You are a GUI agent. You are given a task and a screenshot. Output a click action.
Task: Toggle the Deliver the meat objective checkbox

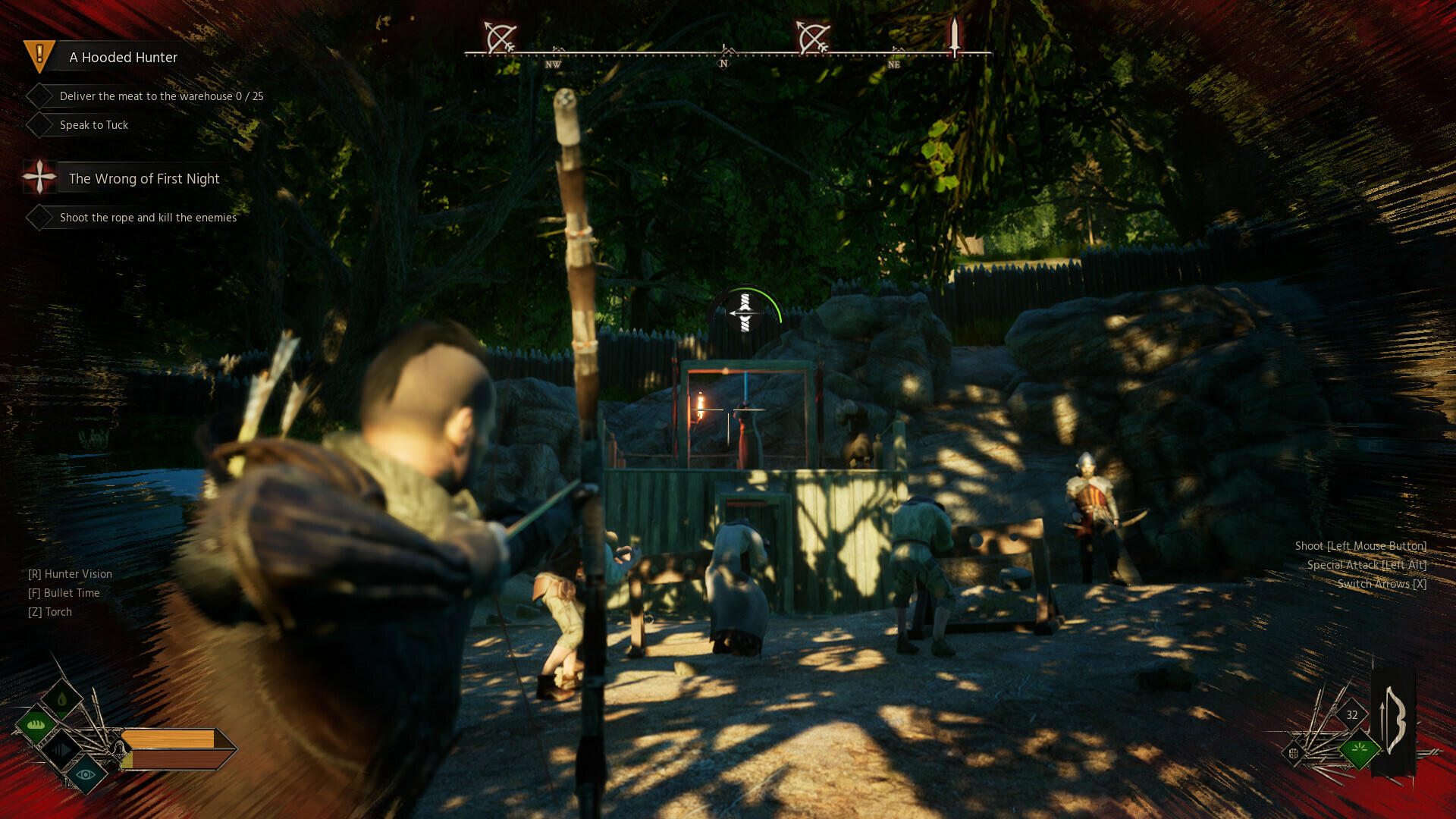tap(39, 95)
